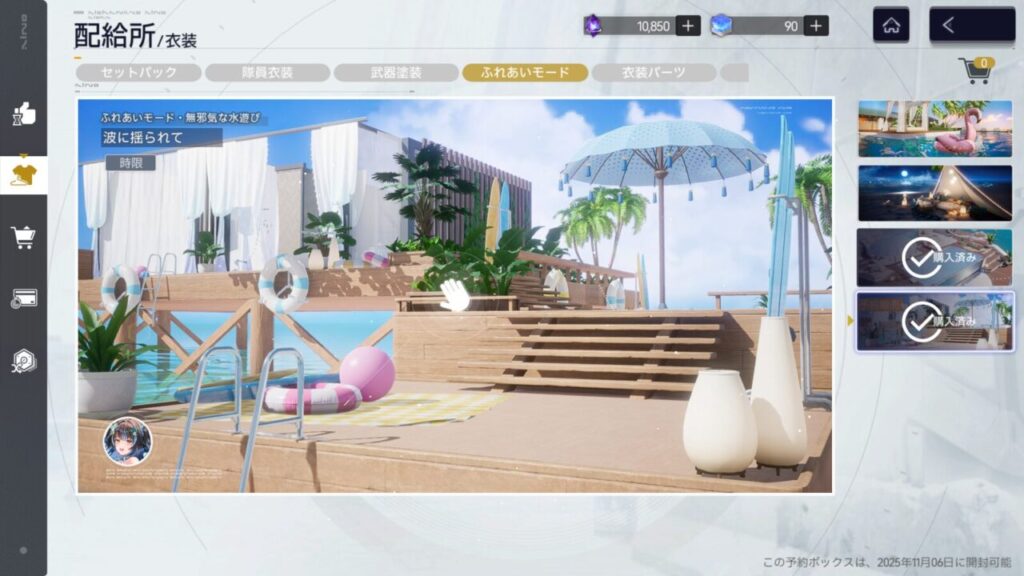1024x576 pixels.
Task: Go back with the arrow button
Action: [971, 26]
